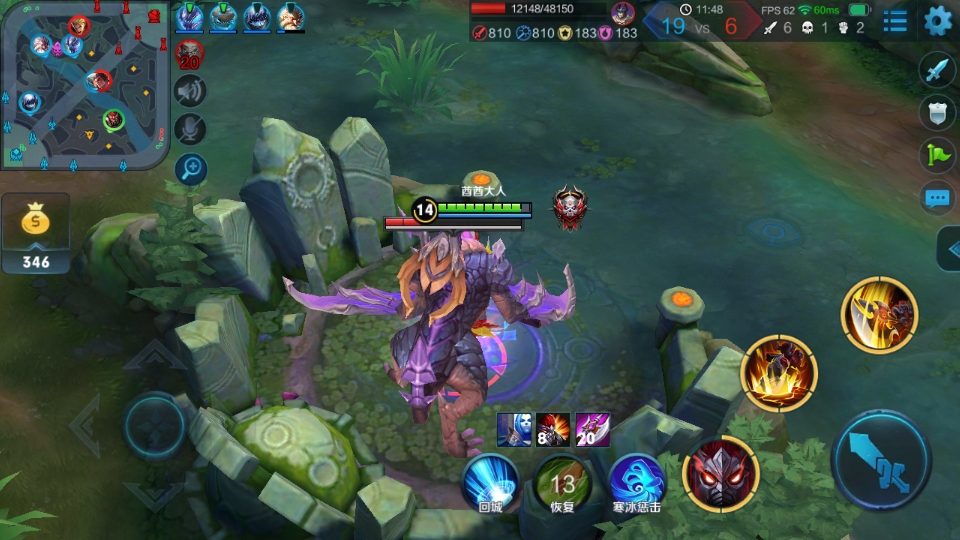Tap the sword basic attack button
960x540 pixels.
(x=881, y=460)
